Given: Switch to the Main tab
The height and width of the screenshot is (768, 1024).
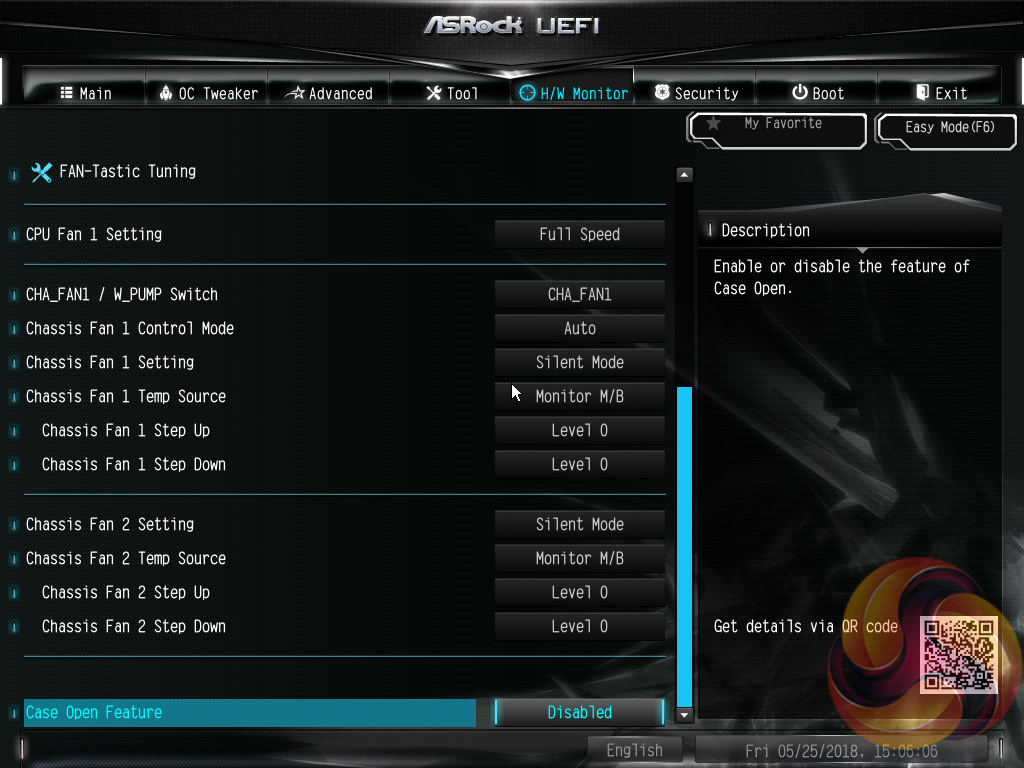Looking at the screenshot, I should coord(86,93).
